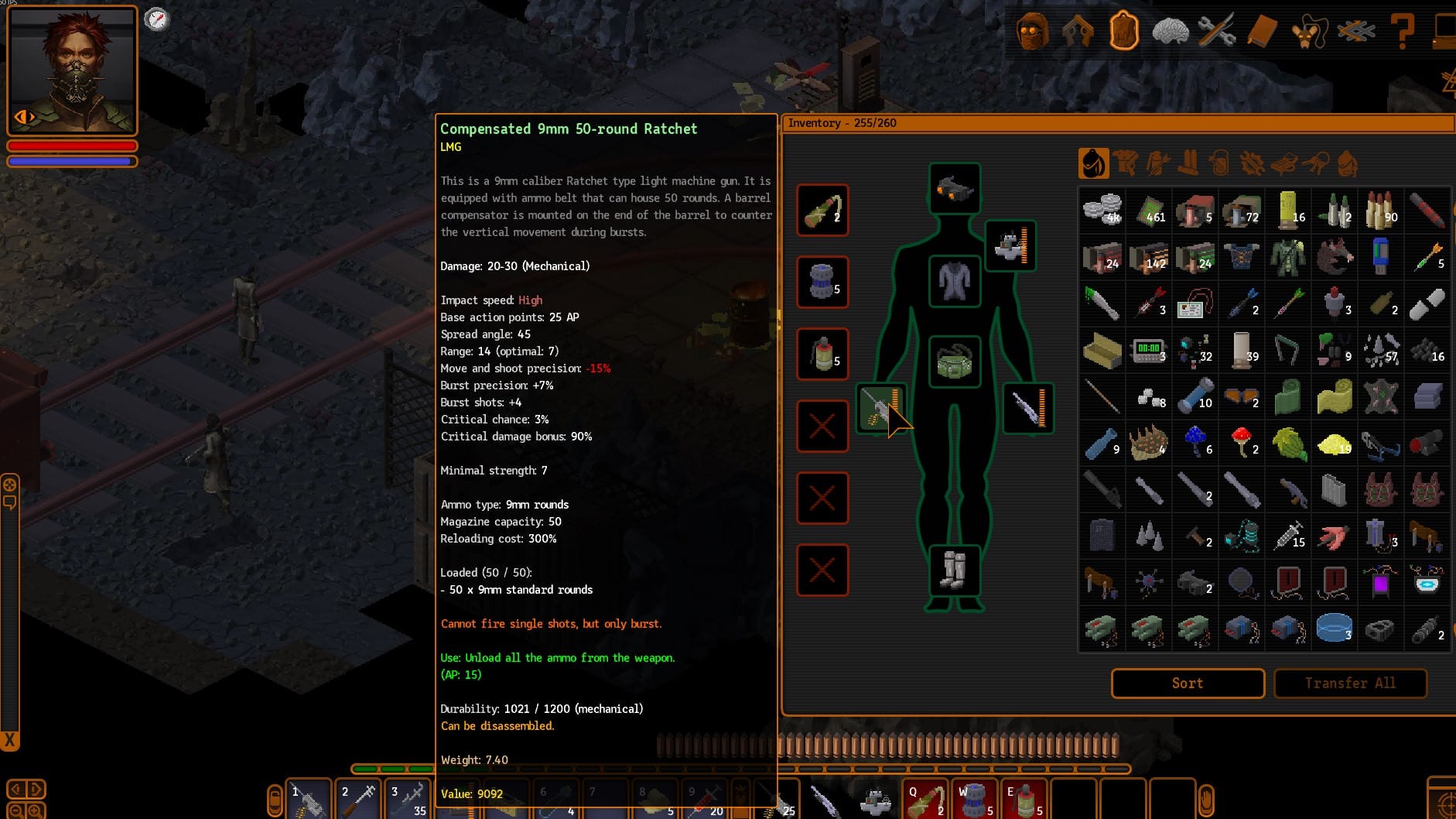The width and height of the screenshot is (1456, 819).
Task: Select the molotov utility slot
Action: (822, 210)
